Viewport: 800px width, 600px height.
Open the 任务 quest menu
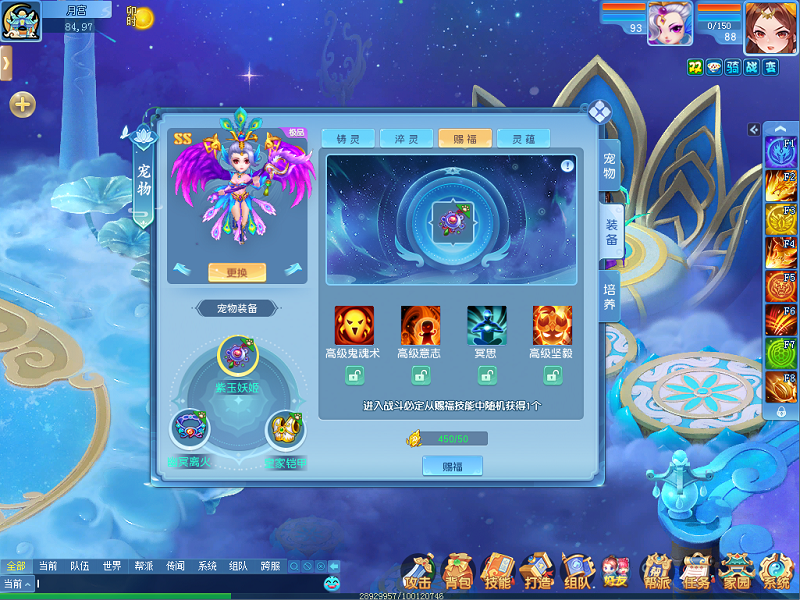pyautogui.click(x=695, y=573)
